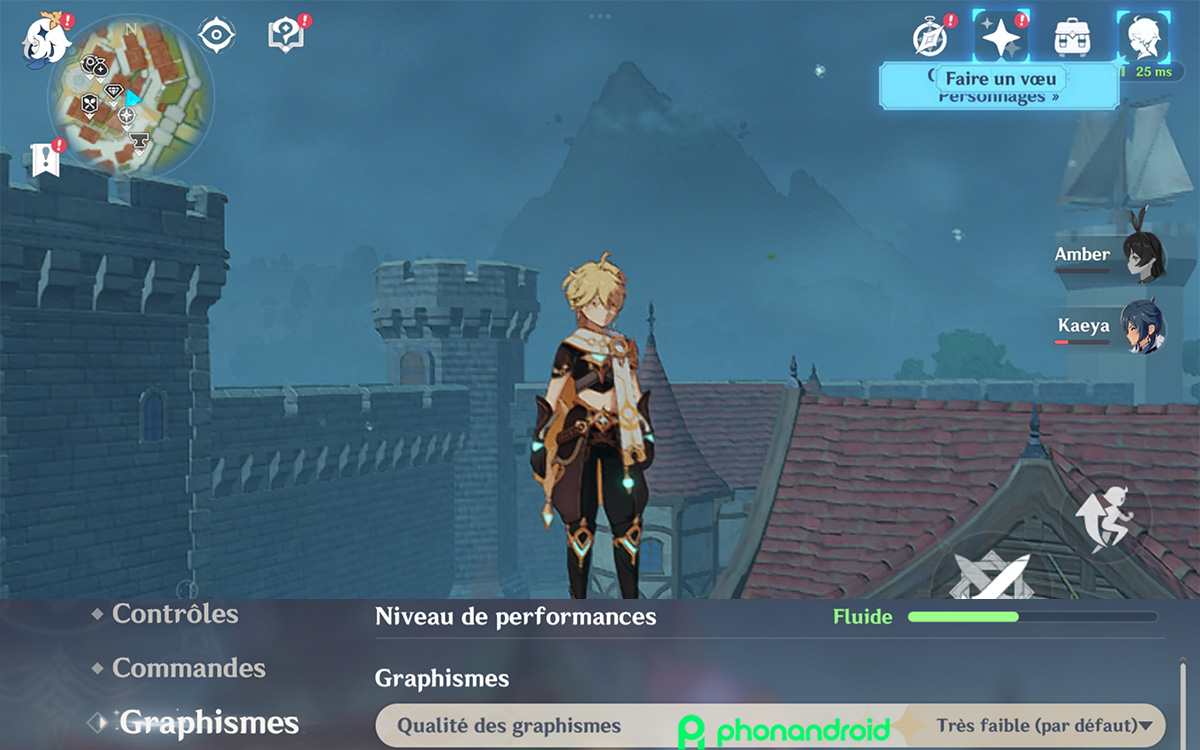The image size is (1200, 750).
Task: Toggle the elemental sight eye icon
Action: (x=216, y=36)
